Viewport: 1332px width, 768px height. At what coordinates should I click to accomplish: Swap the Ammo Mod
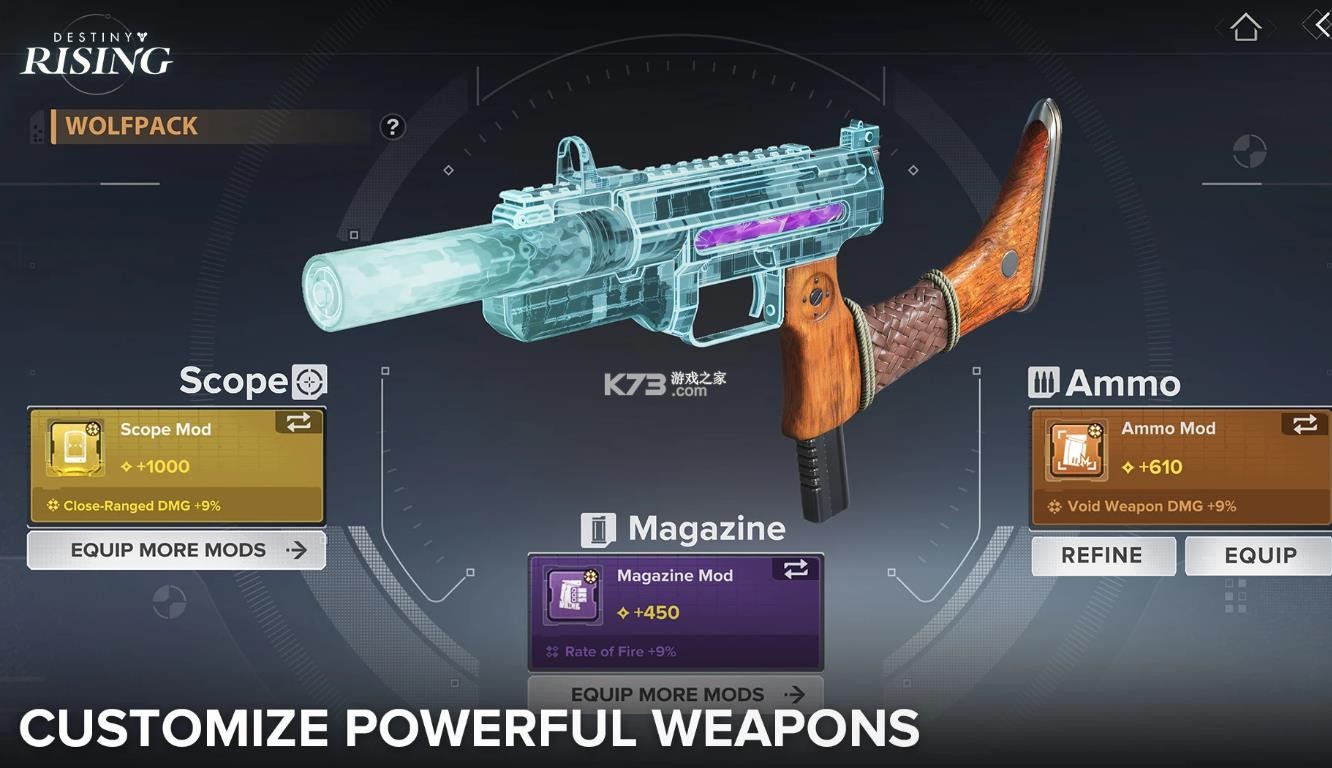pyautogui.click(x=1305, y=425)
